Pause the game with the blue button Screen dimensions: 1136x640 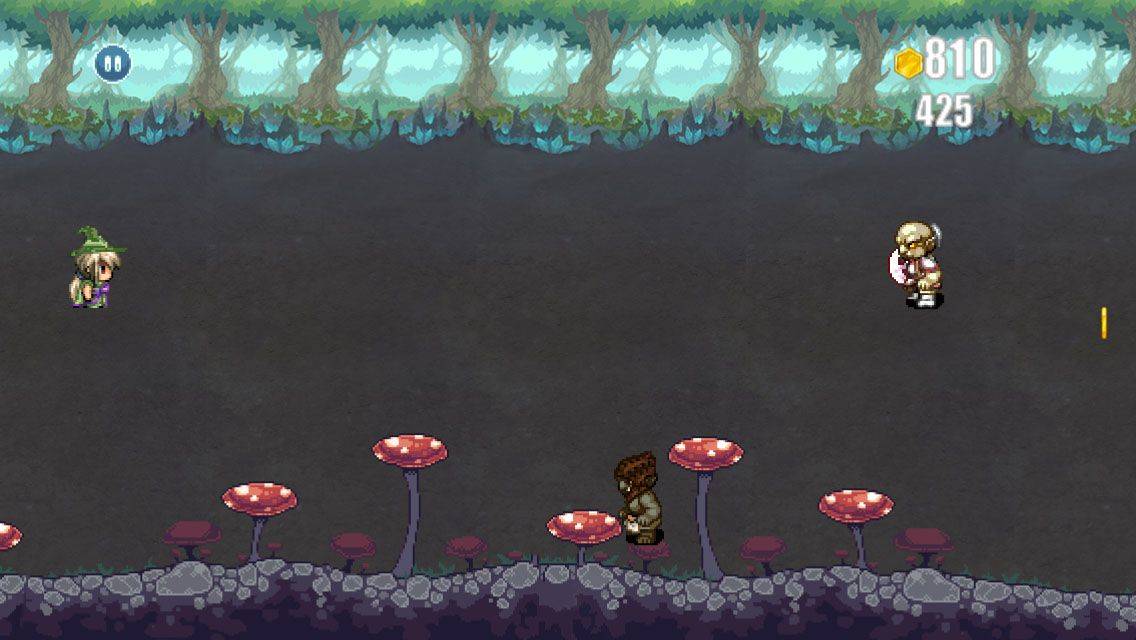pos(112,64)
